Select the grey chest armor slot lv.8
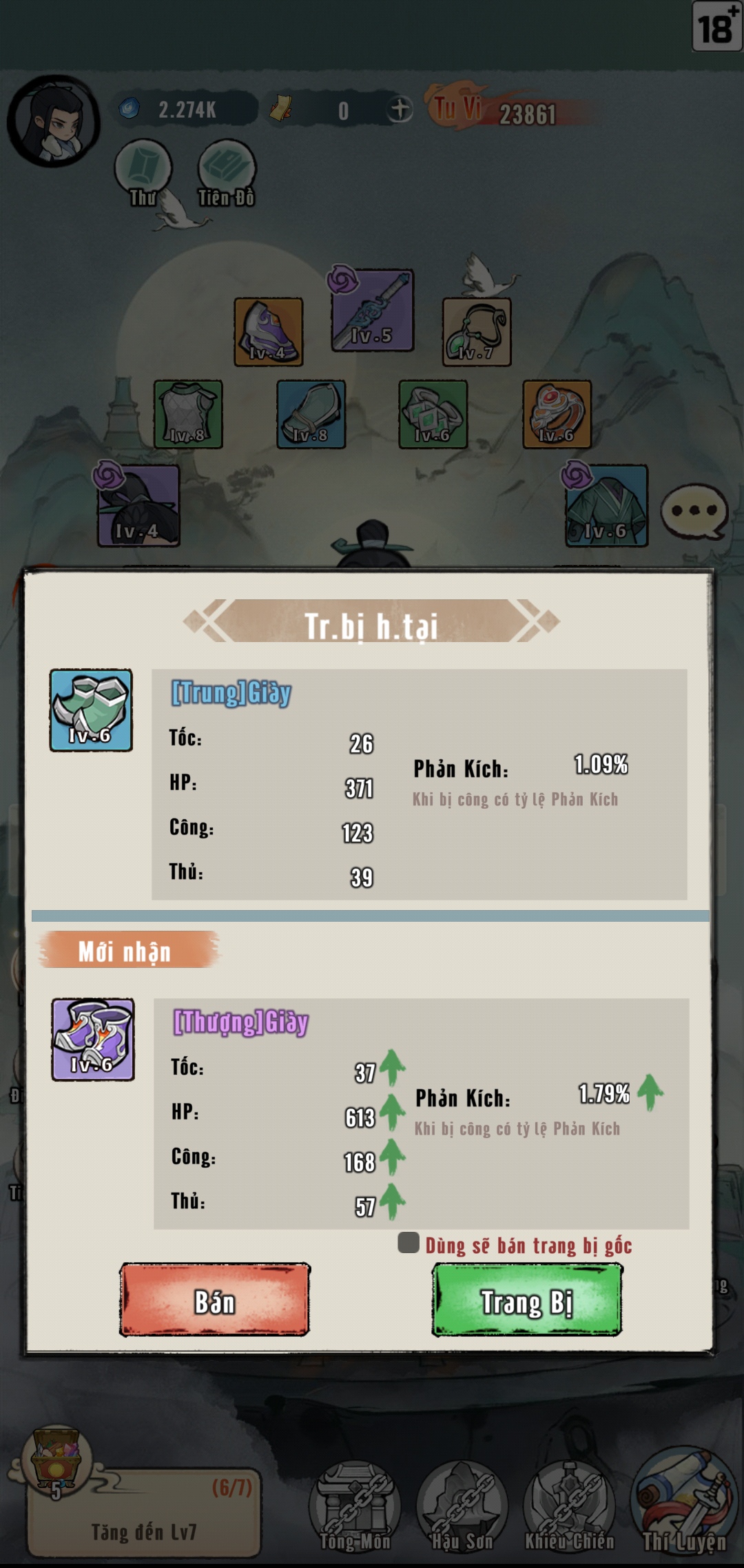744x1568 pixels. [188, 414]
